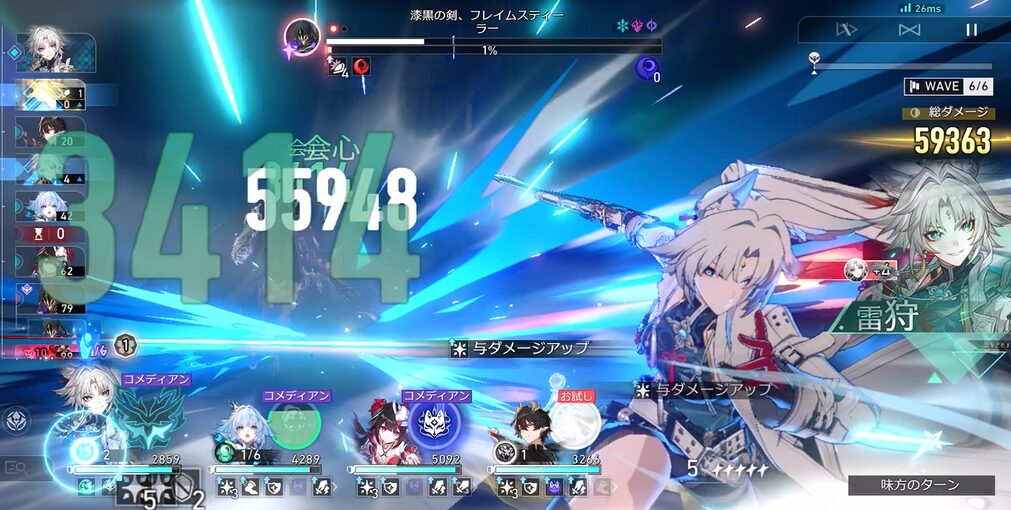Screen dimensions: 1011x510
Task: Activate the white fox mask ultimate icon
Action: click(x=435, y=423)
